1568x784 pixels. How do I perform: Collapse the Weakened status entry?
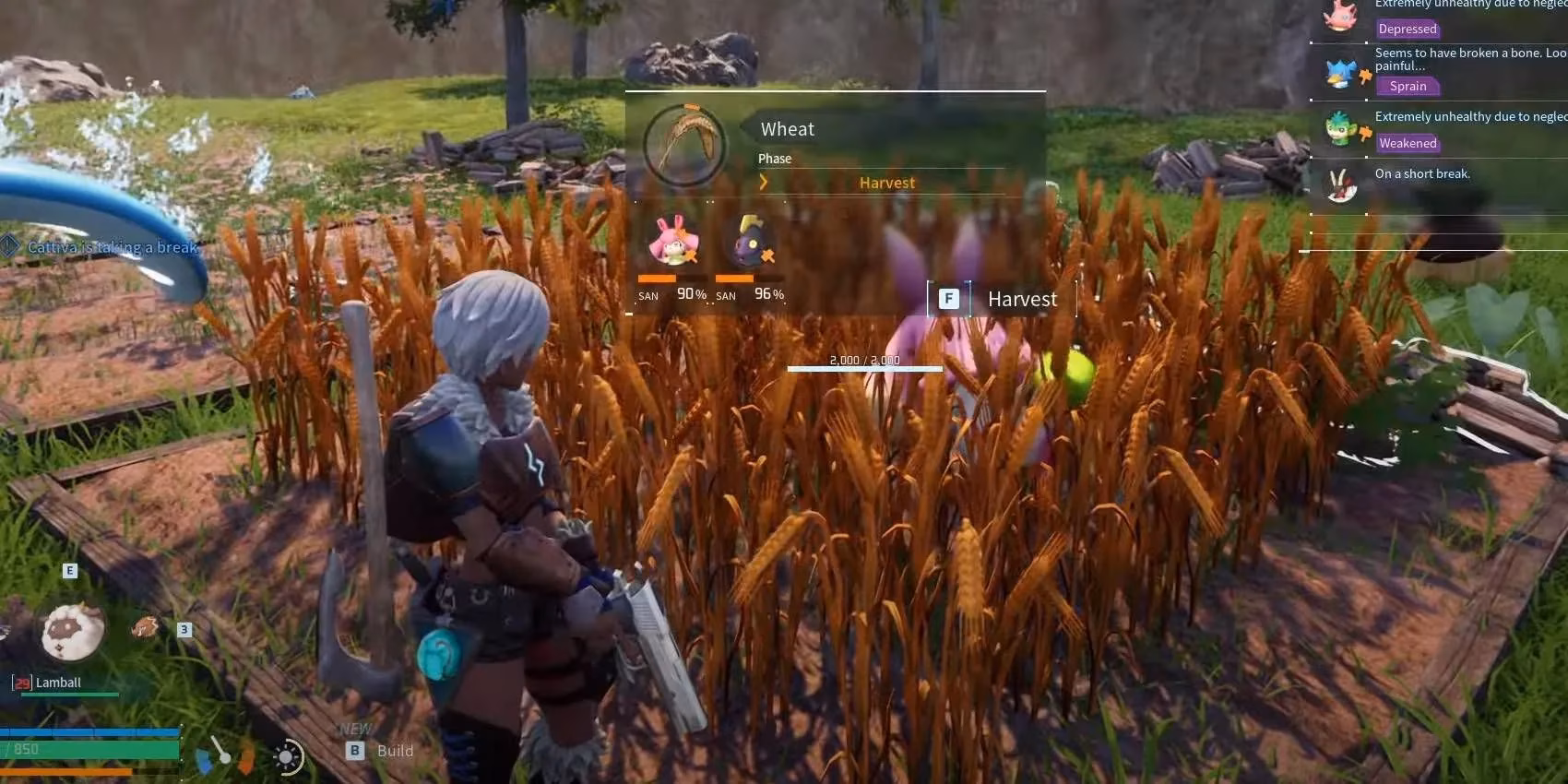point(1408,143)
